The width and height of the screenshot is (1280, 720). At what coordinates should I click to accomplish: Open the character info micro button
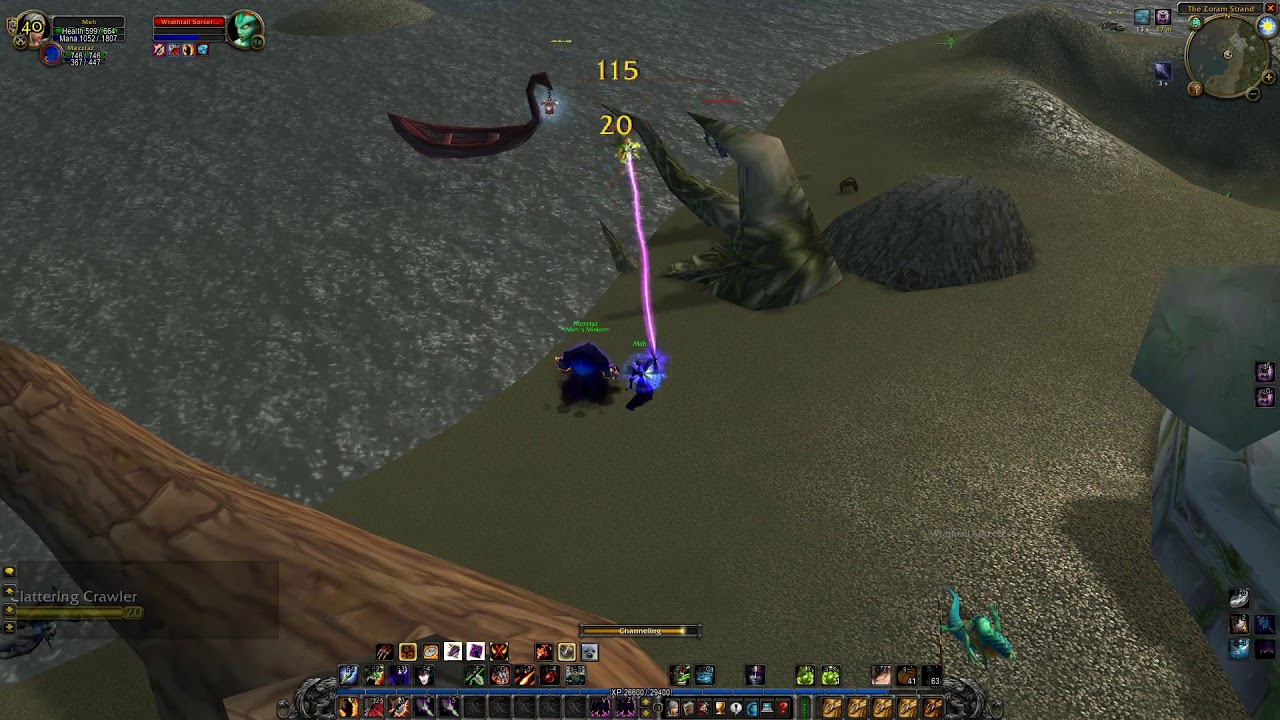click(672, 708)
